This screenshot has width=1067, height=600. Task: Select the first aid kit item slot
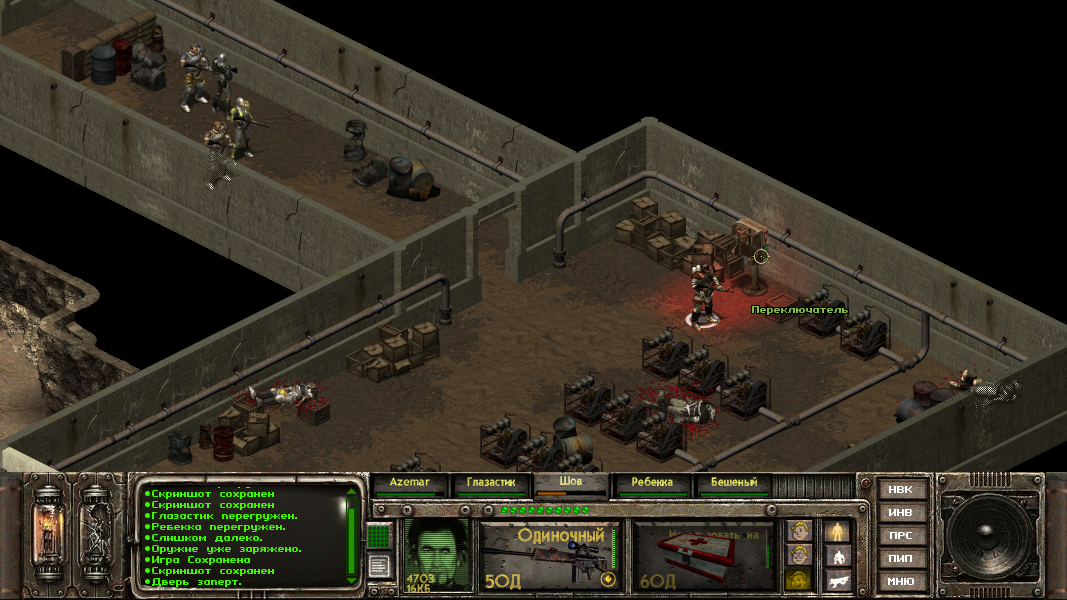705,555
